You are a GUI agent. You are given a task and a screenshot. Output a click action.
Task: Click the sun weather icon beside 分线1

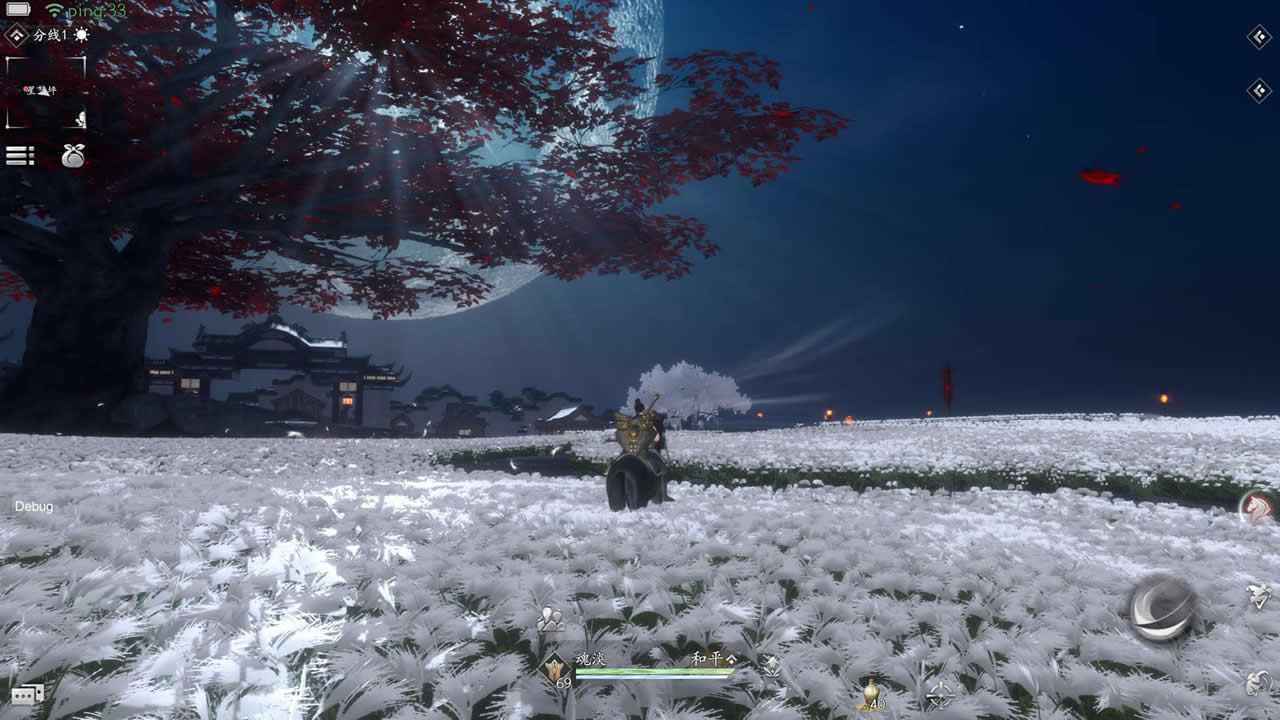click(x=81, y=35)
